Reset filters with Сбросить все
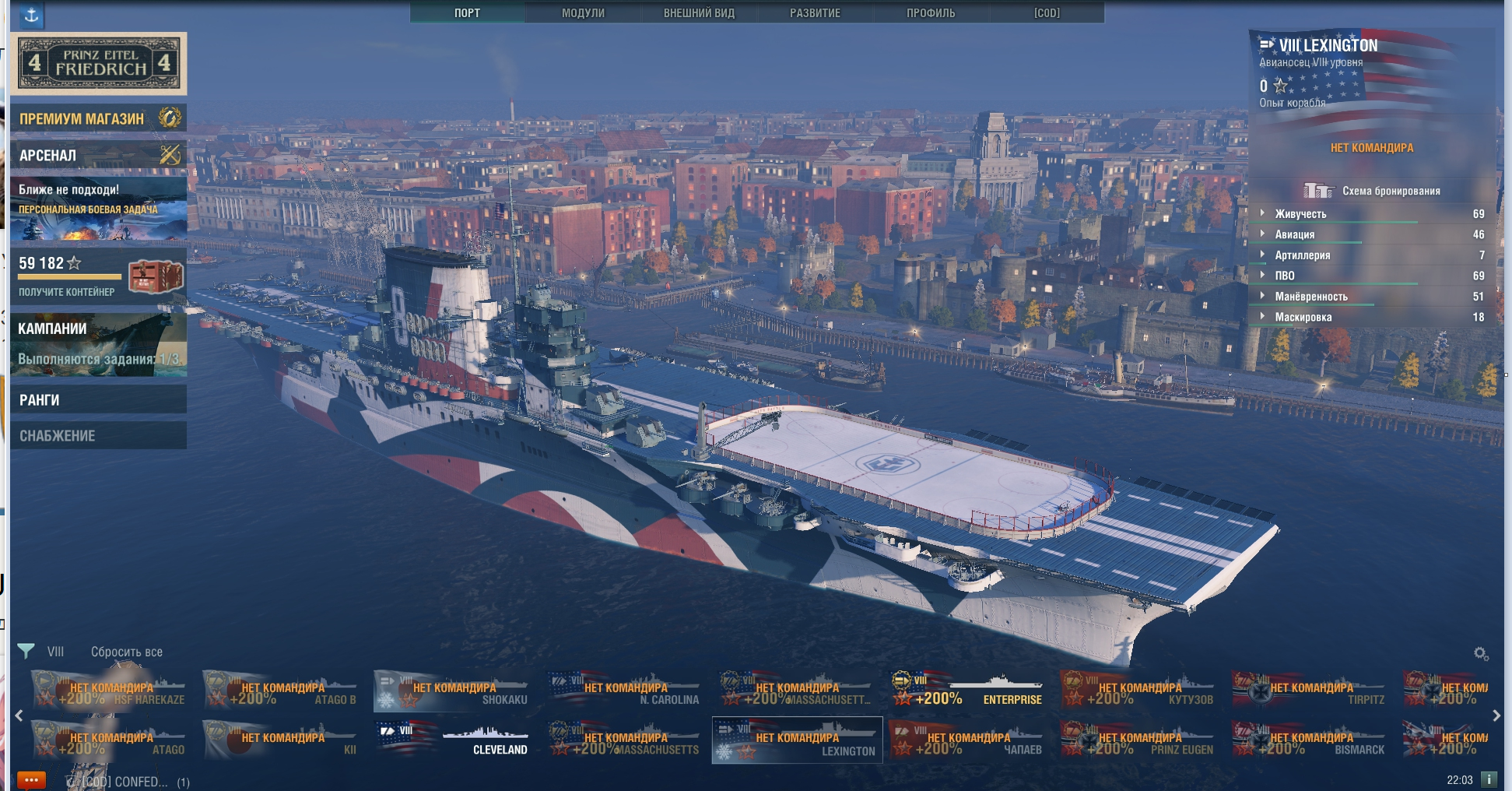This screenshot has height=791, width=1512. [x=127, y=652]
